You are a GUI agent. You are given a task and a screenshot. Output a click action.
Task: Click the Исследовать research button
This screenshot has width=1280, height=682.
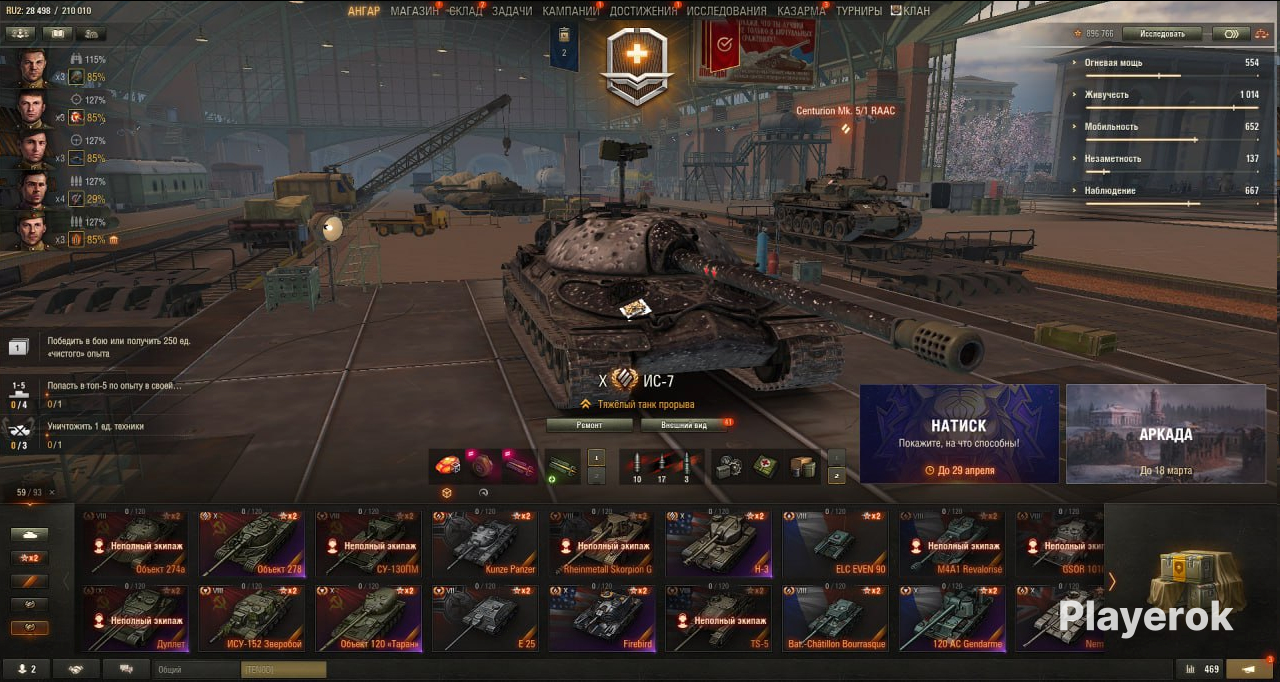pyautogui.click(x=1161, y=34)
